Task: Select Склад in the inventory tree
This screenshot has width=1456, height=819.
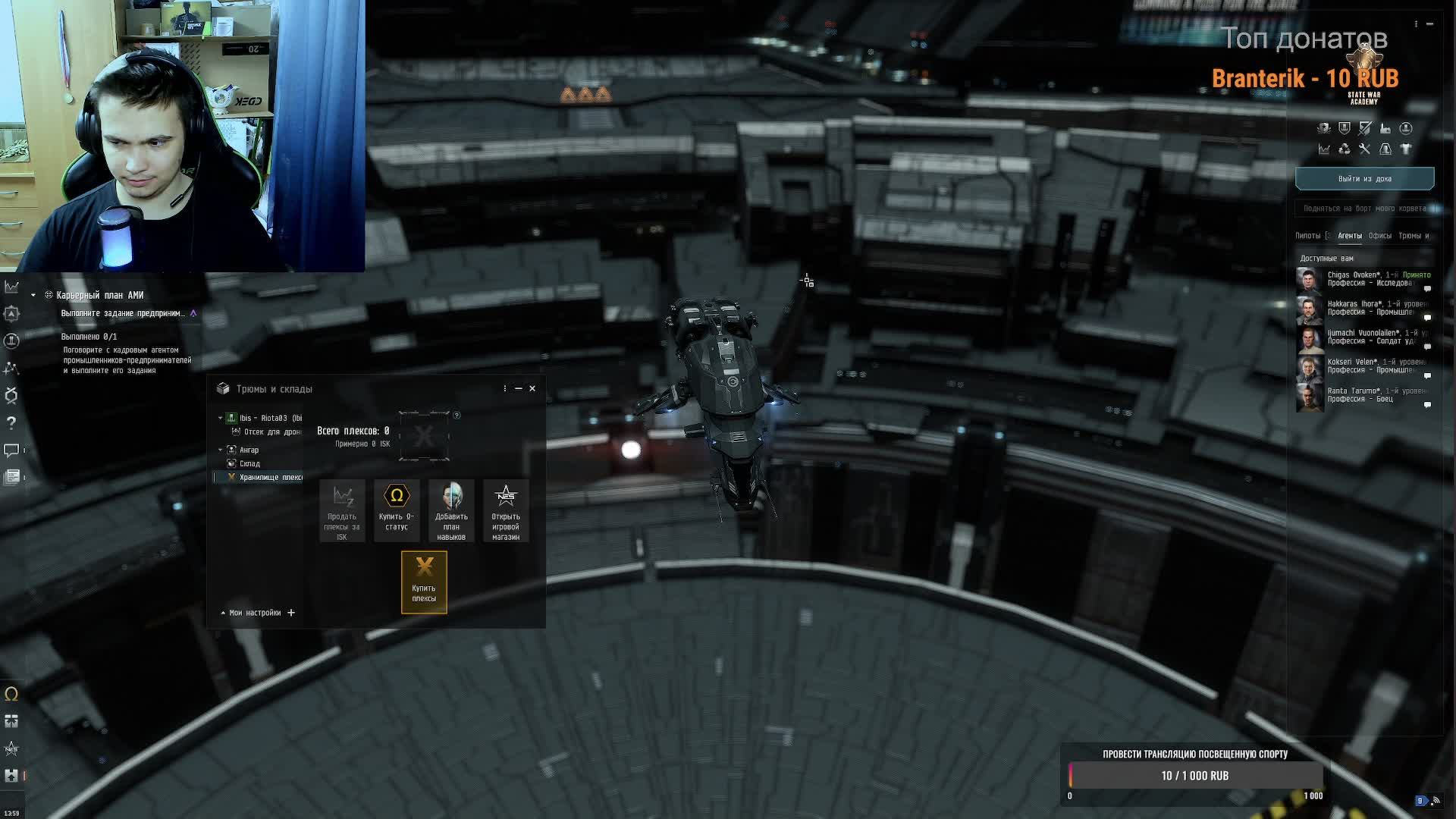Action: 249,463
